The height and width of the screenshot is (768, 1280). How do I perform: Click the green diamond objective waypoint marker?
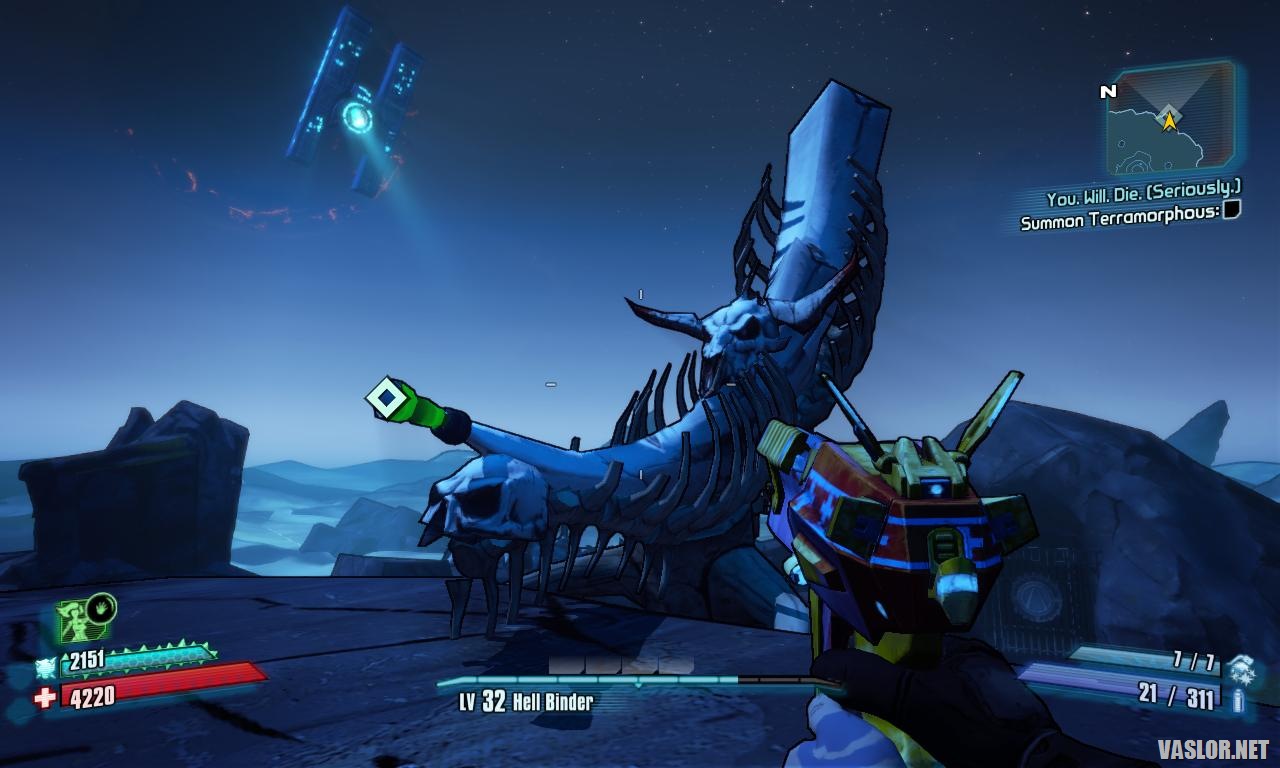386,397
